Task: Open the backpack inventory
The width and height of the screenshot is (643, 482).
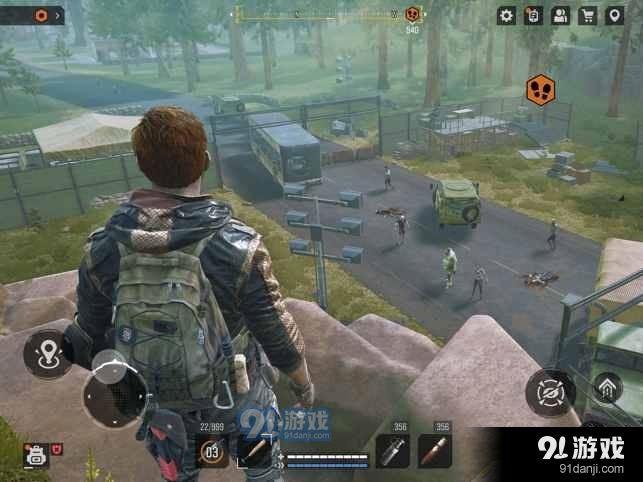Action: click(x=37, y=455)
